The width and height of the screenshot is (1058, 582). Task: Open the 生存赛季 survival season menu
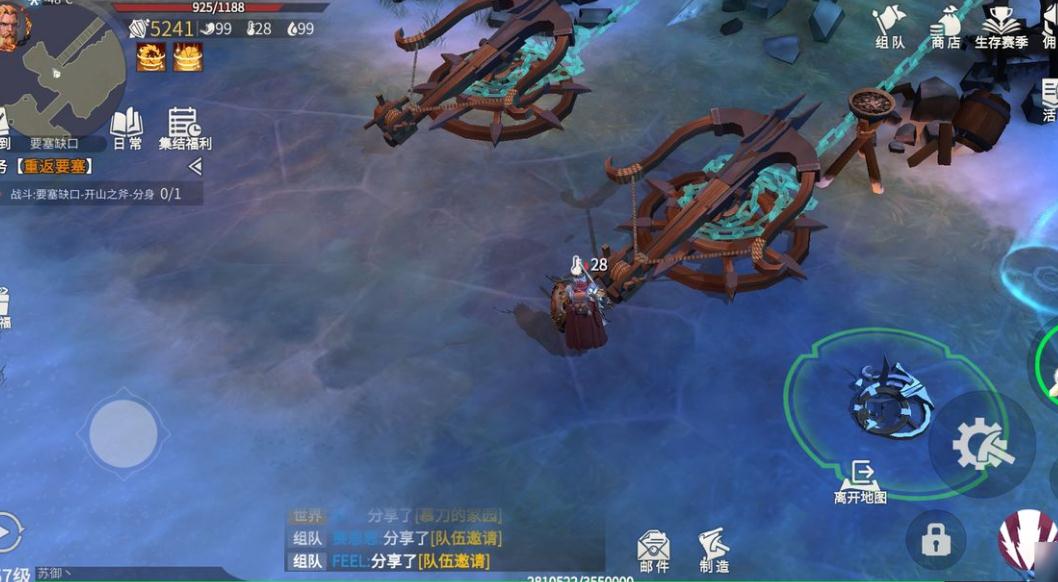tap(1001, 27)
